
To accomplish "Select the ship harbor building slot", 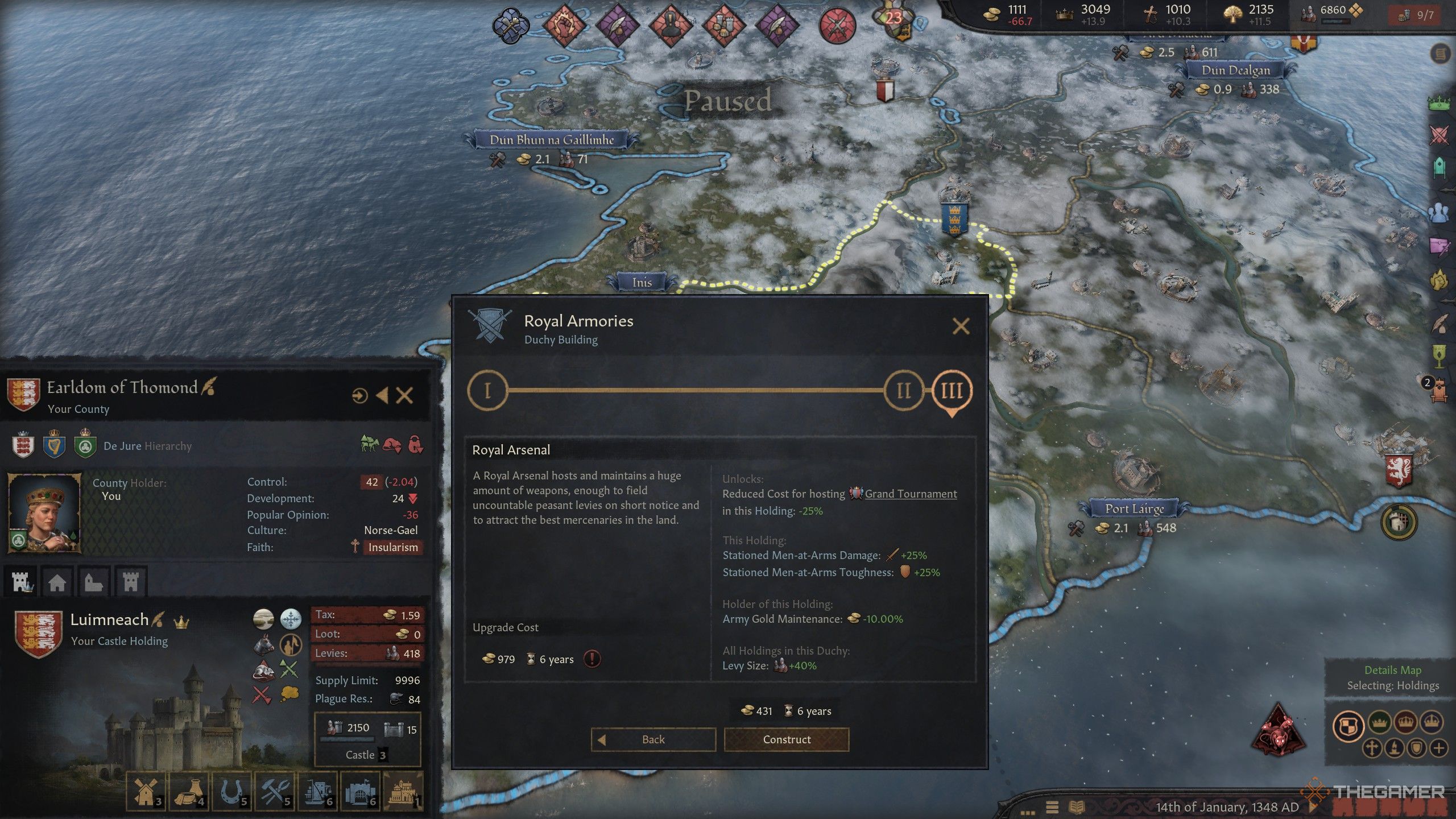I will (318, 791).
